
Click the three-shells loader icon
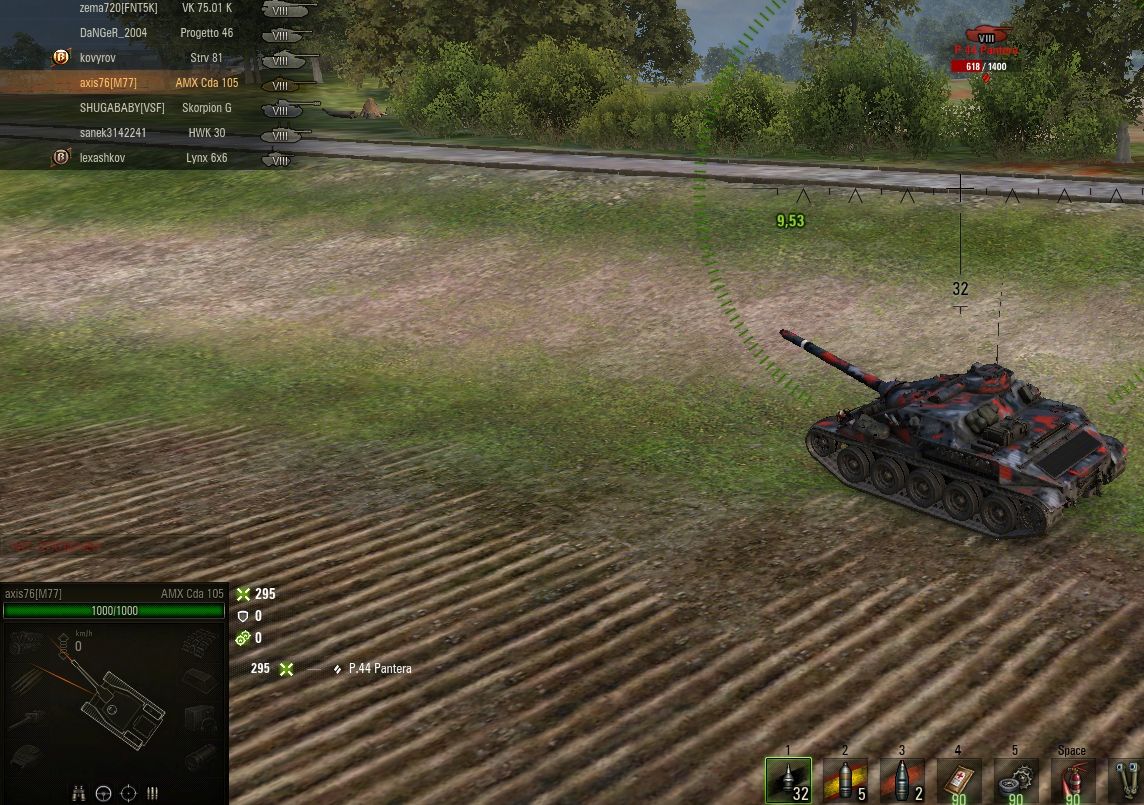pyautogui.click(x=153, y=793)
